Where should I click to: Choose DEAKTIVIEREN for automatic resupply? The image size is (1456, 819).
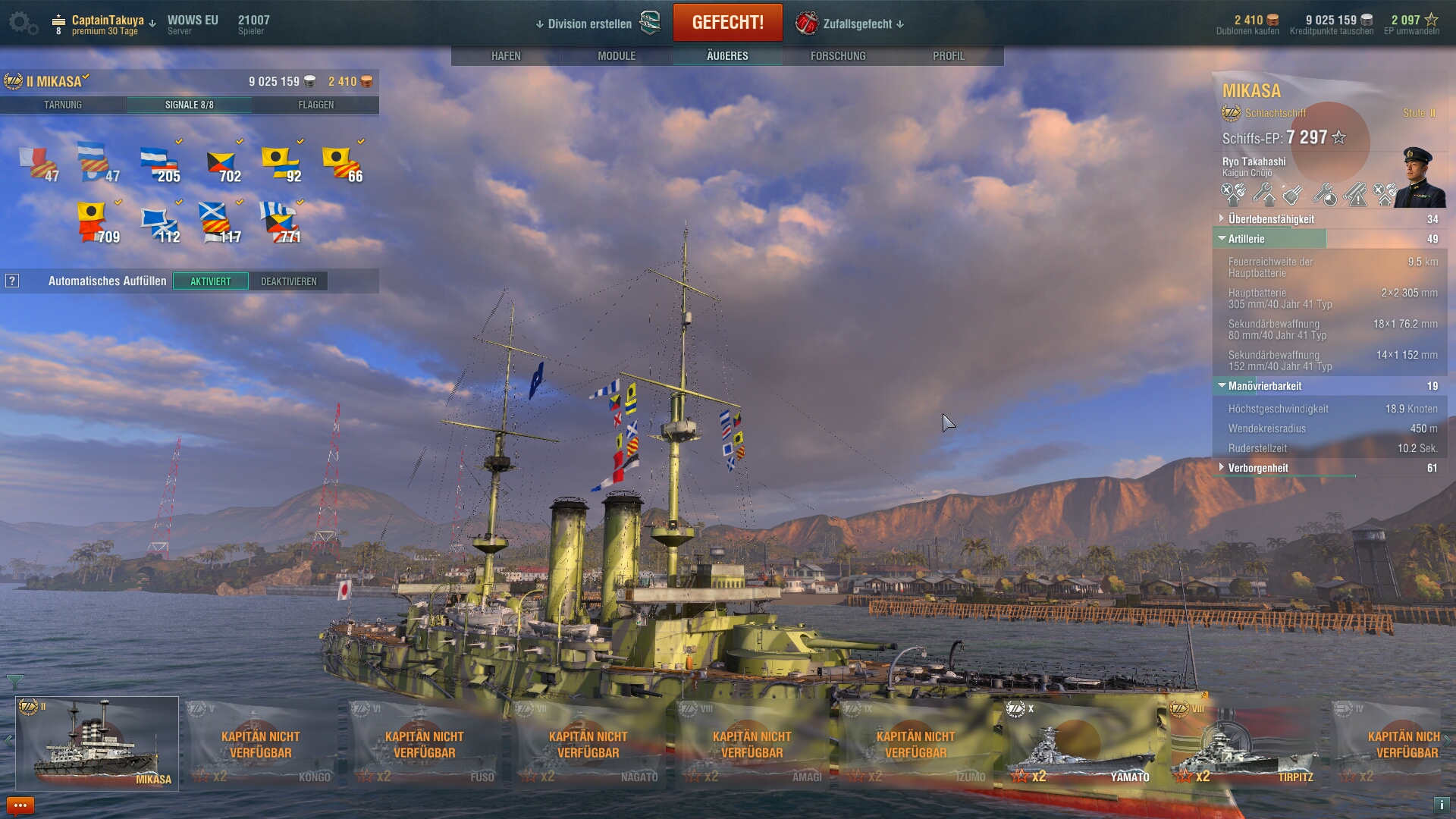pos(289,281)
